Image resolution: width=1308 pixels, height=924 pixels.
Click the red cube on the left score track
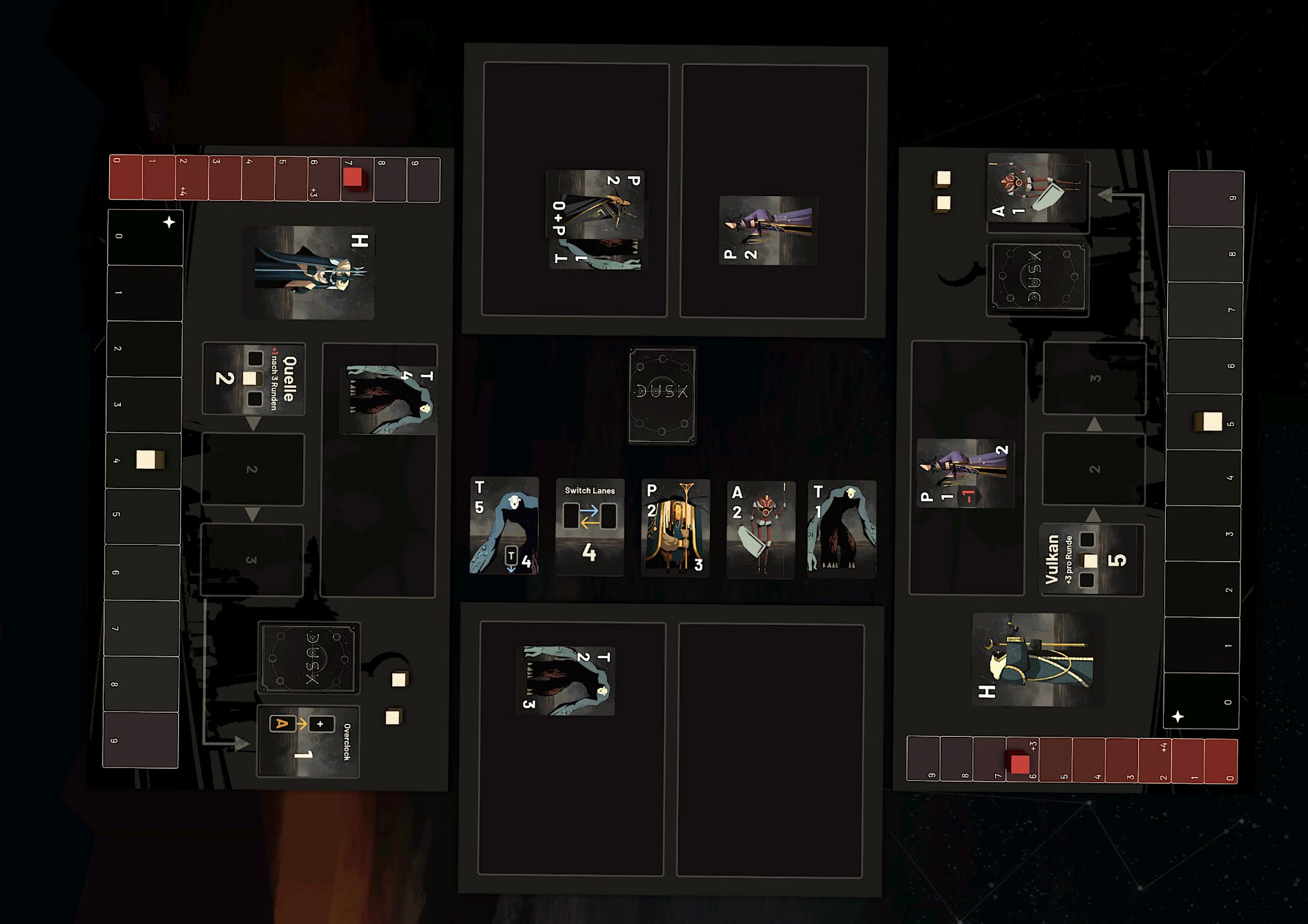354,178
